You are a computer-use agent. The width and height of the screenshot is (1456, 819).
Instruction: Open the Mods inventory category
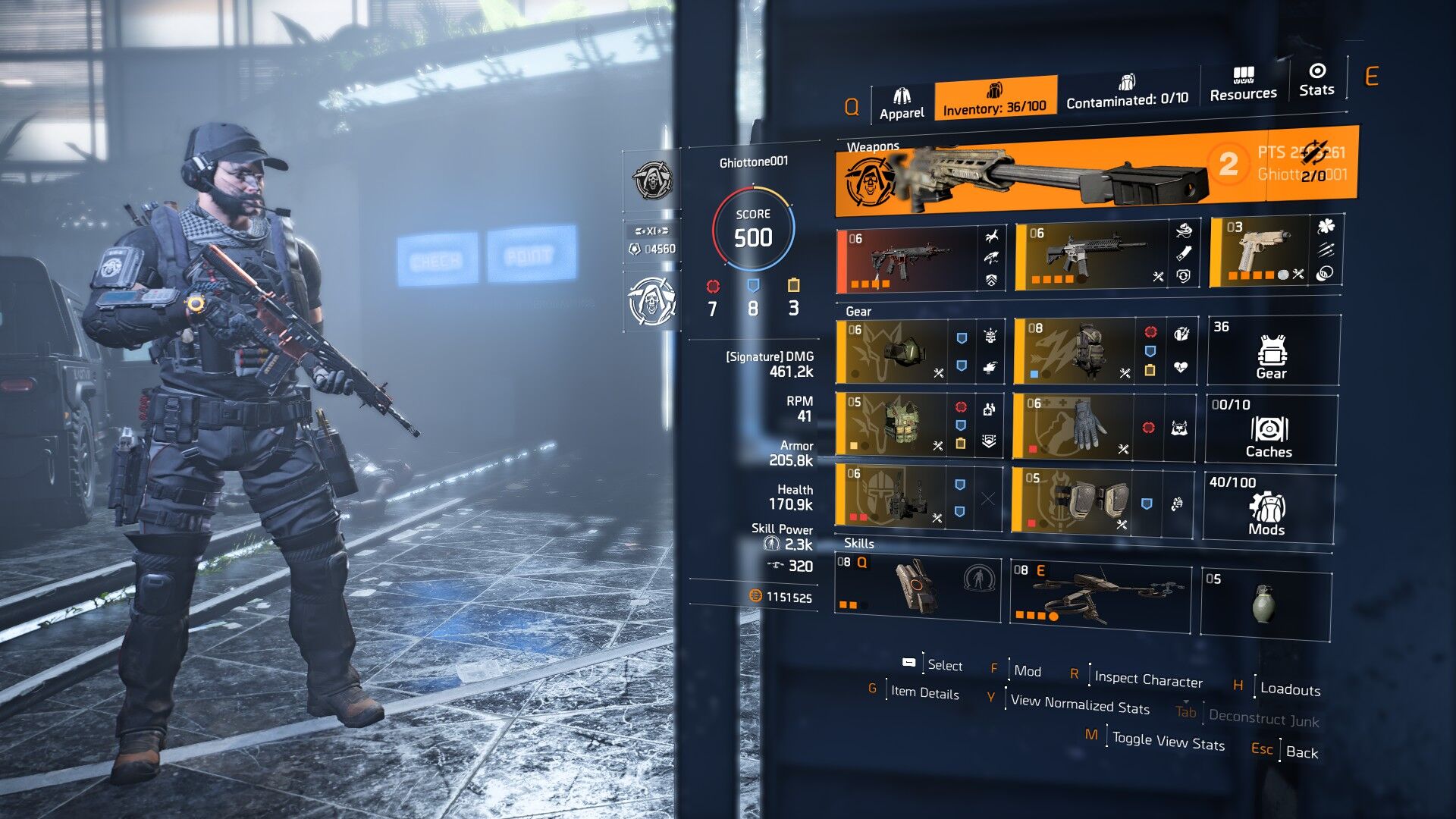click(1267, 507)
